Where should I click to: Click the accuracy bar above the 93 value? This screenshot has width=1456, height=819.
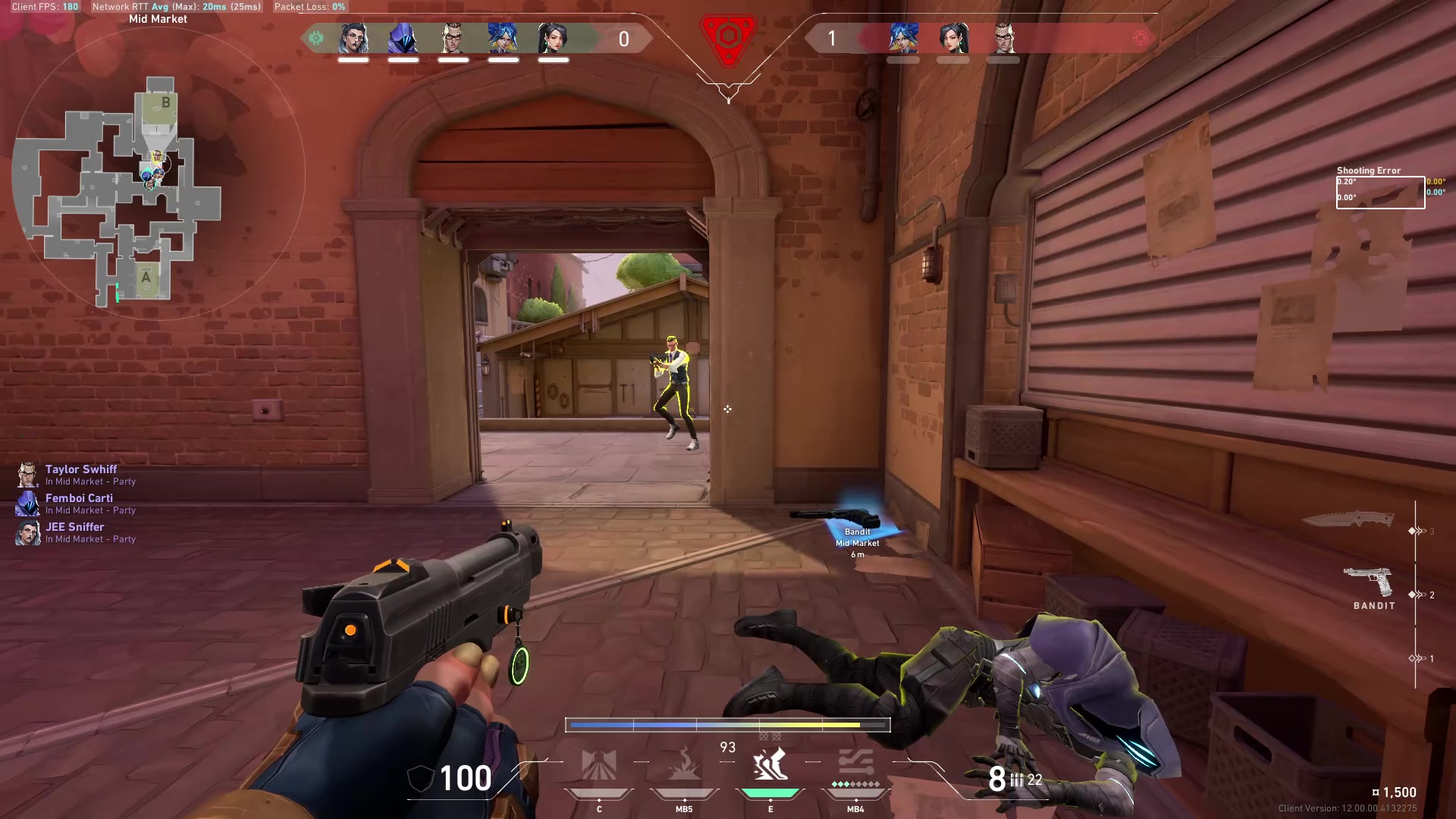click(728, 724)
